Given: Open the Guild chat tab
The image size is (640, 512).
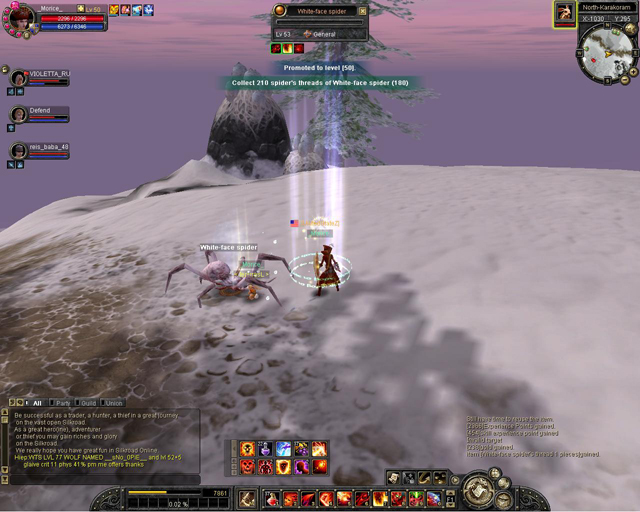Looking at the screenshot, I should (x=88, y=403).
